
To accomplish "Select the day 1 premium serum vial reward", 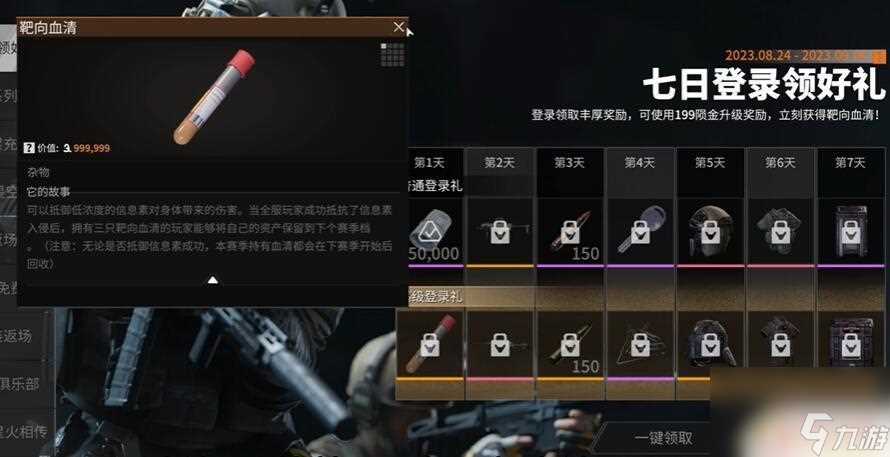I will click(x=430, y=345).
